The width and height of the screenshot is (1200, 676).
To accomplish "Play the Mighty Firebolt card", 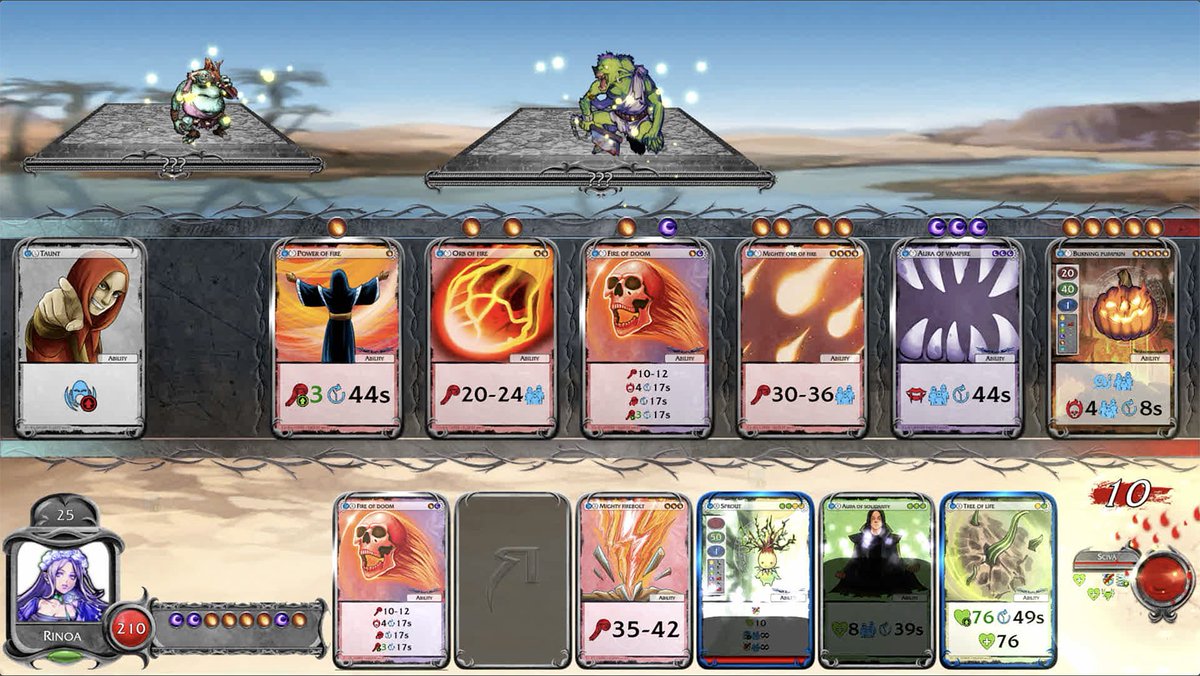I will point(635,580).
